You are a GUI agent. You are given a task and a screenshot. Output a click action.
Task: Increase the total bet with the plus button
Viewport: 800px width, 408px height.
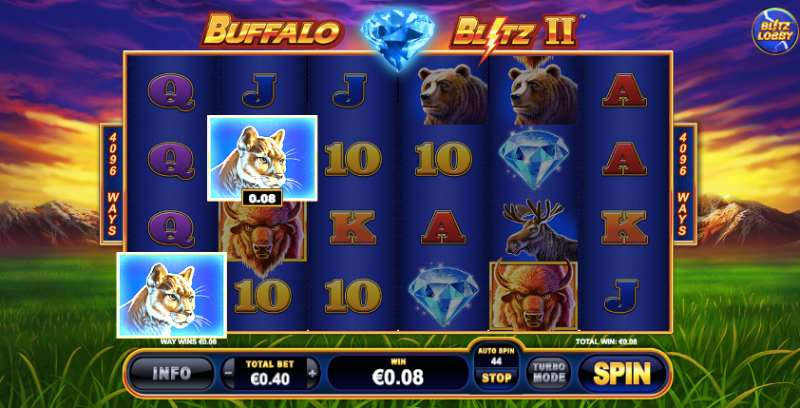click(313, 373)
